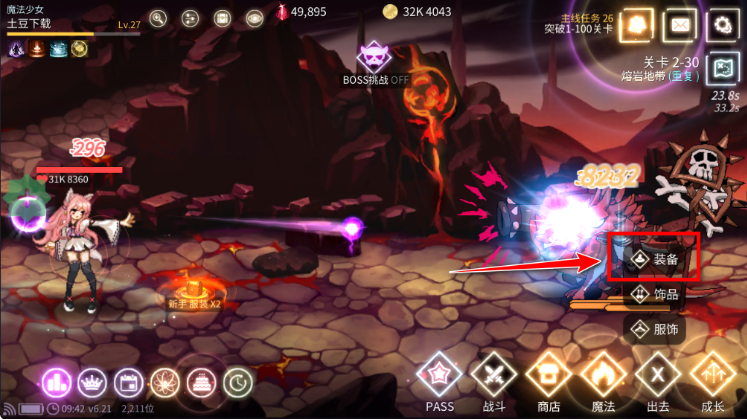
Task: Open the 服饰 costume menu
Action: tap(655, 327)
